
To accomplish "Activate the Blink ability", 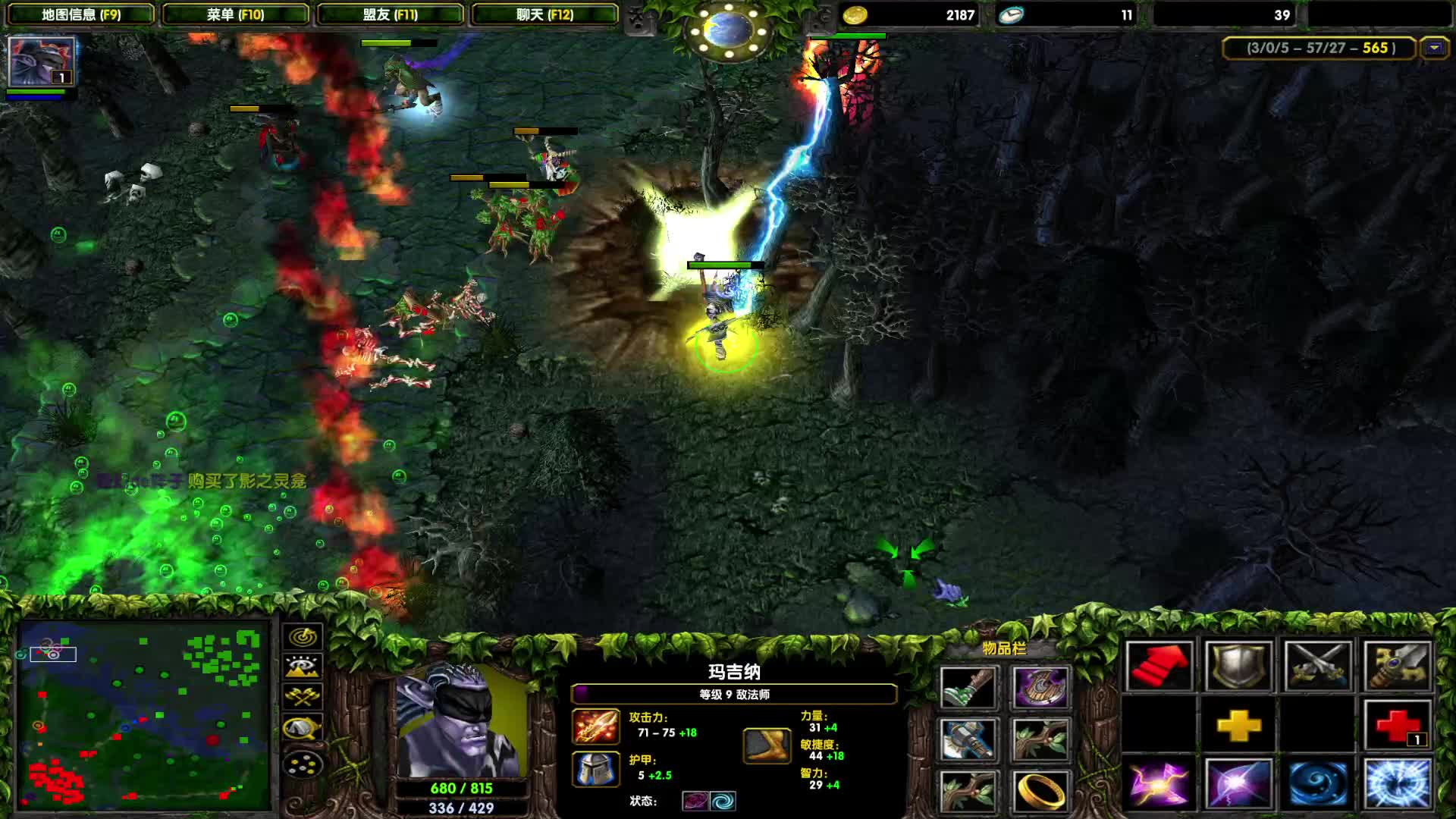I will [1238, 784].
